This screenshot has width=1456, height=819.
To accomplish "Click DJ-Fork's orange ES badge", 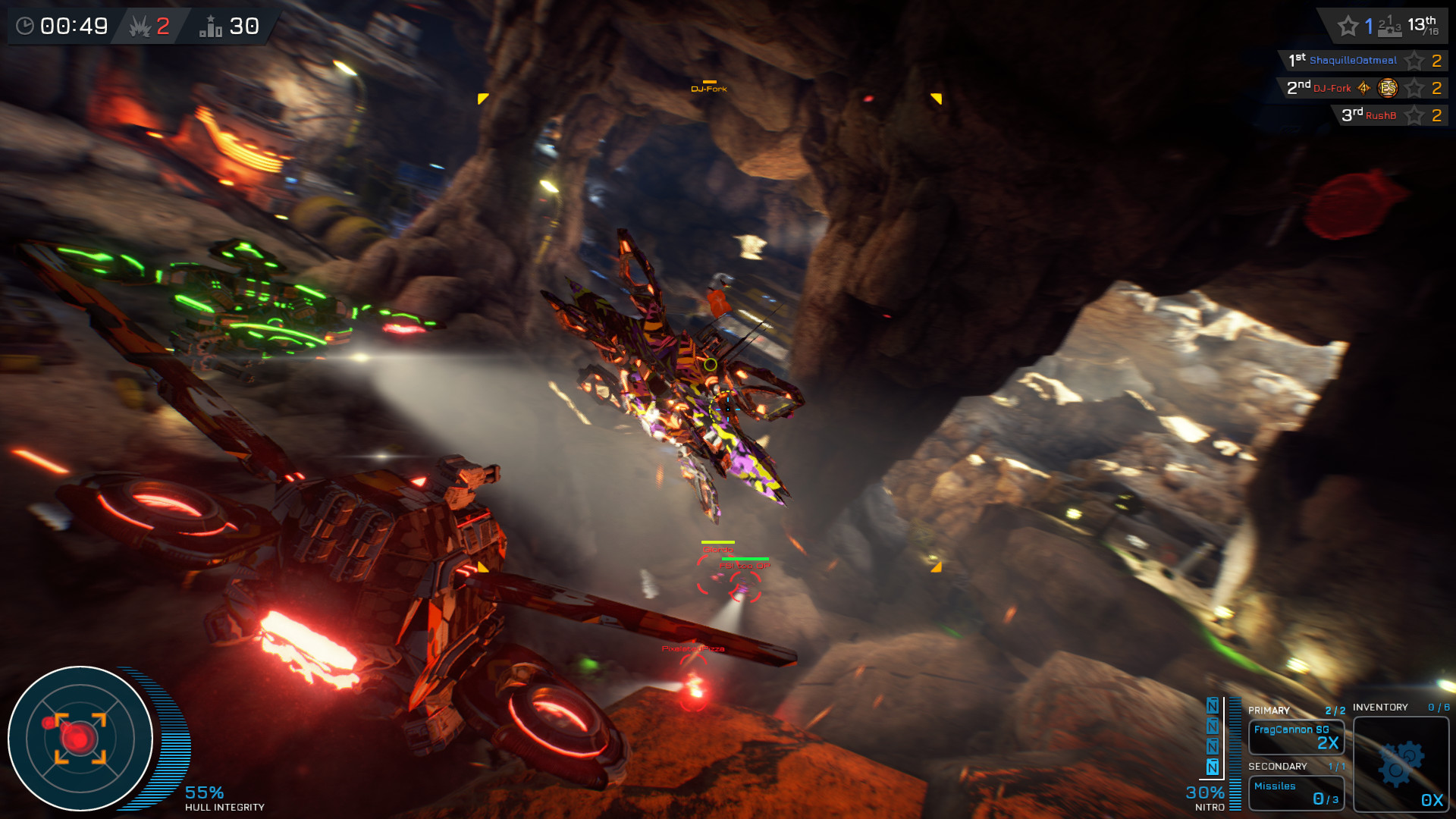I will pos(1388,88).
